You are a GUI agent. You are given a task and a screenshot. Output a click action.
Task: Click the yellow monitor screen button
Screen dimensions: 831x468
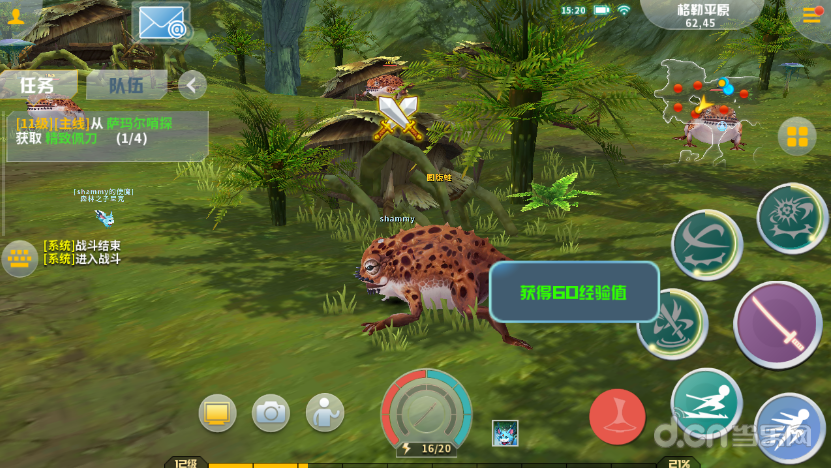[x=217, y=412]
